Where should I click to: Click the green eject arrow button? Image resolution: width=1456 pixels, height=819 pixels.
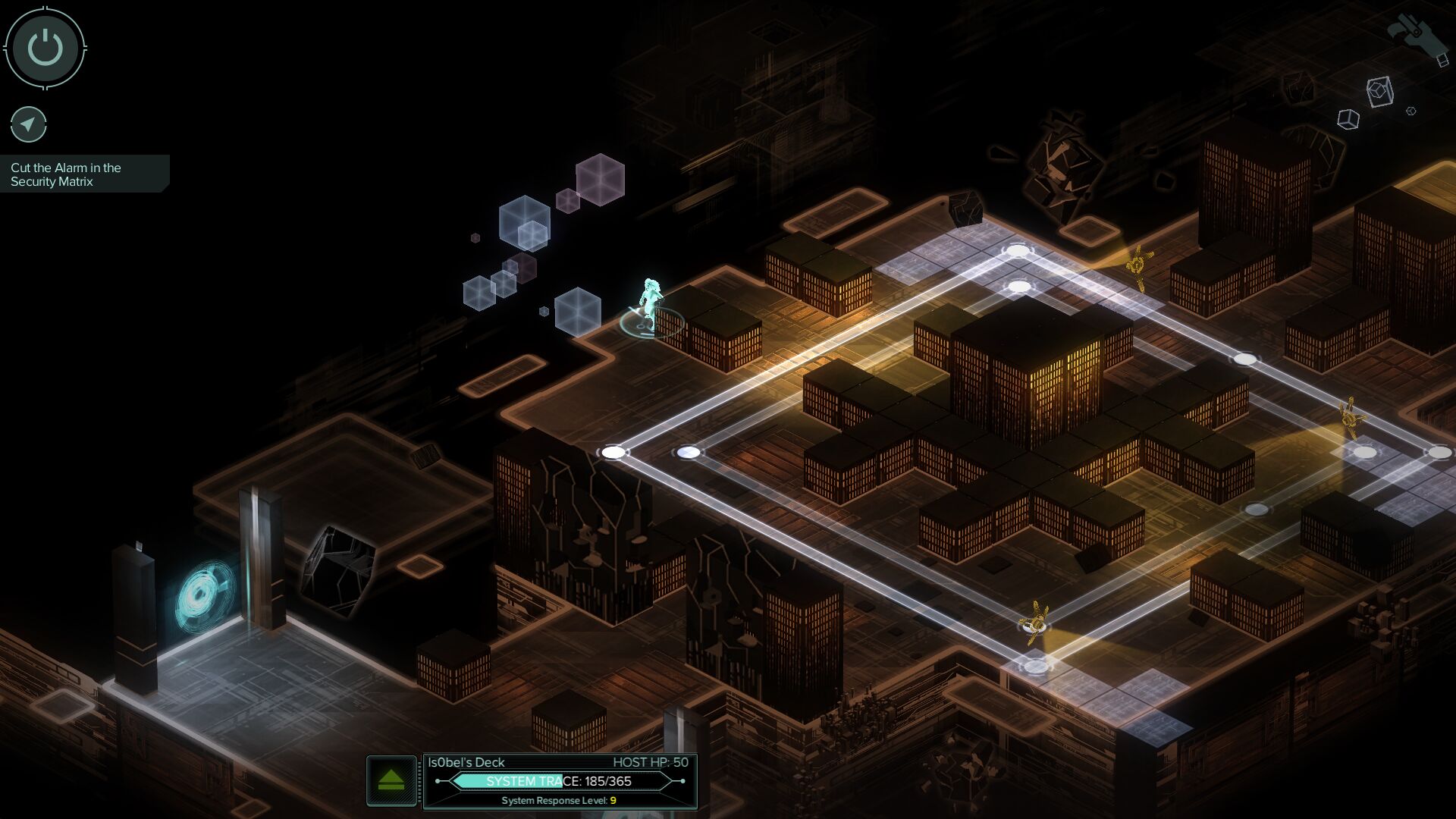(x=391, y=780)
